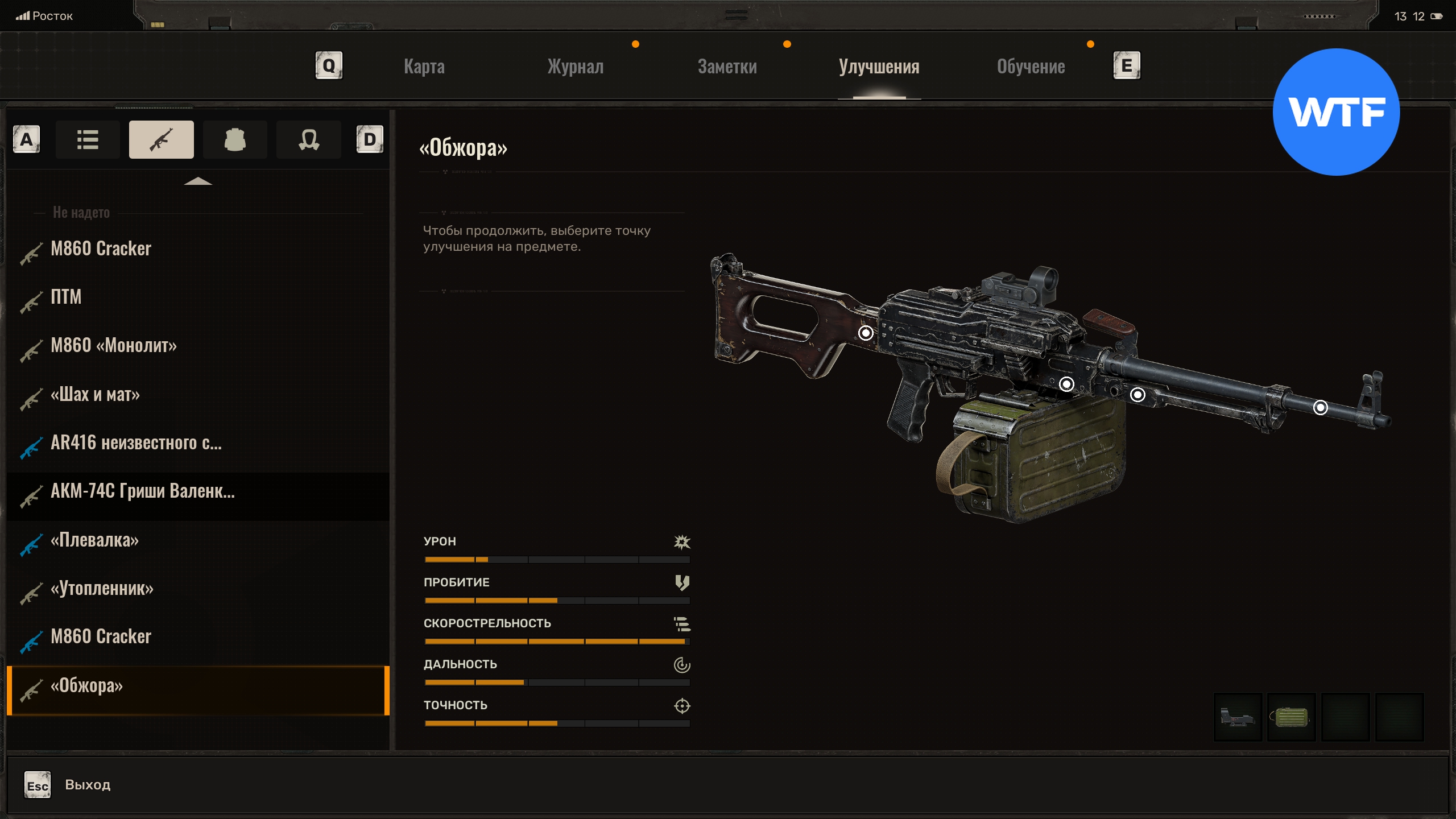Select ПТМ in the weapon list

66,297
